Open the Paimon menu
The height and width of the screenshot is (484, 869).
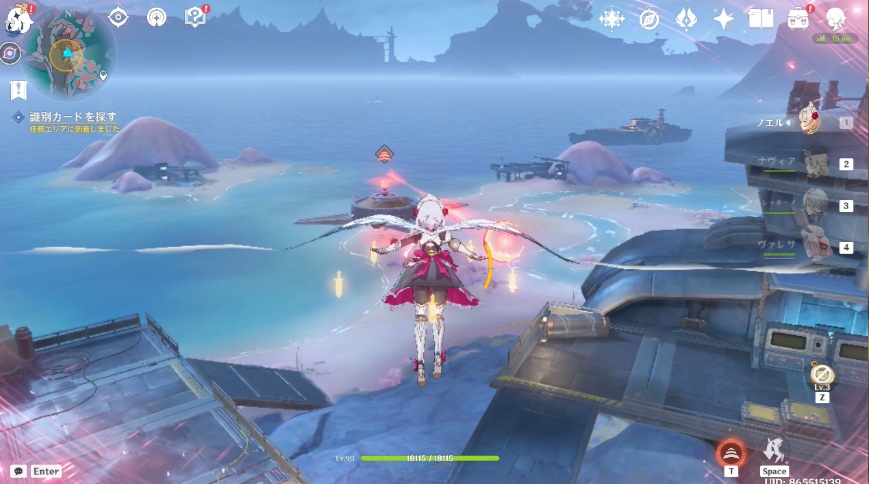pos(18,20)
